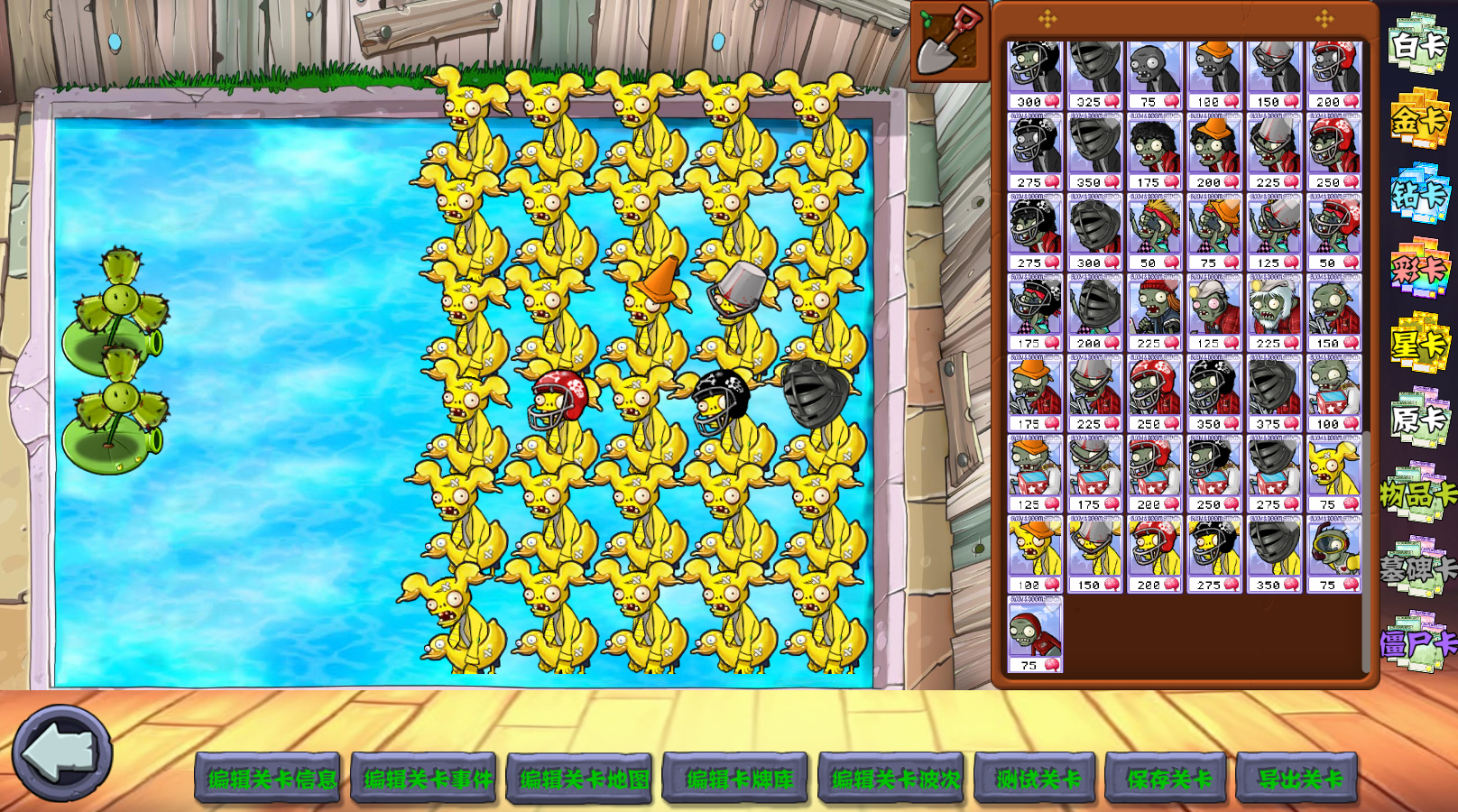This screenshot has width=1458, height=812.
Task: Switch to the 彩卡 tab
Action: click(x=1418, y=269)
